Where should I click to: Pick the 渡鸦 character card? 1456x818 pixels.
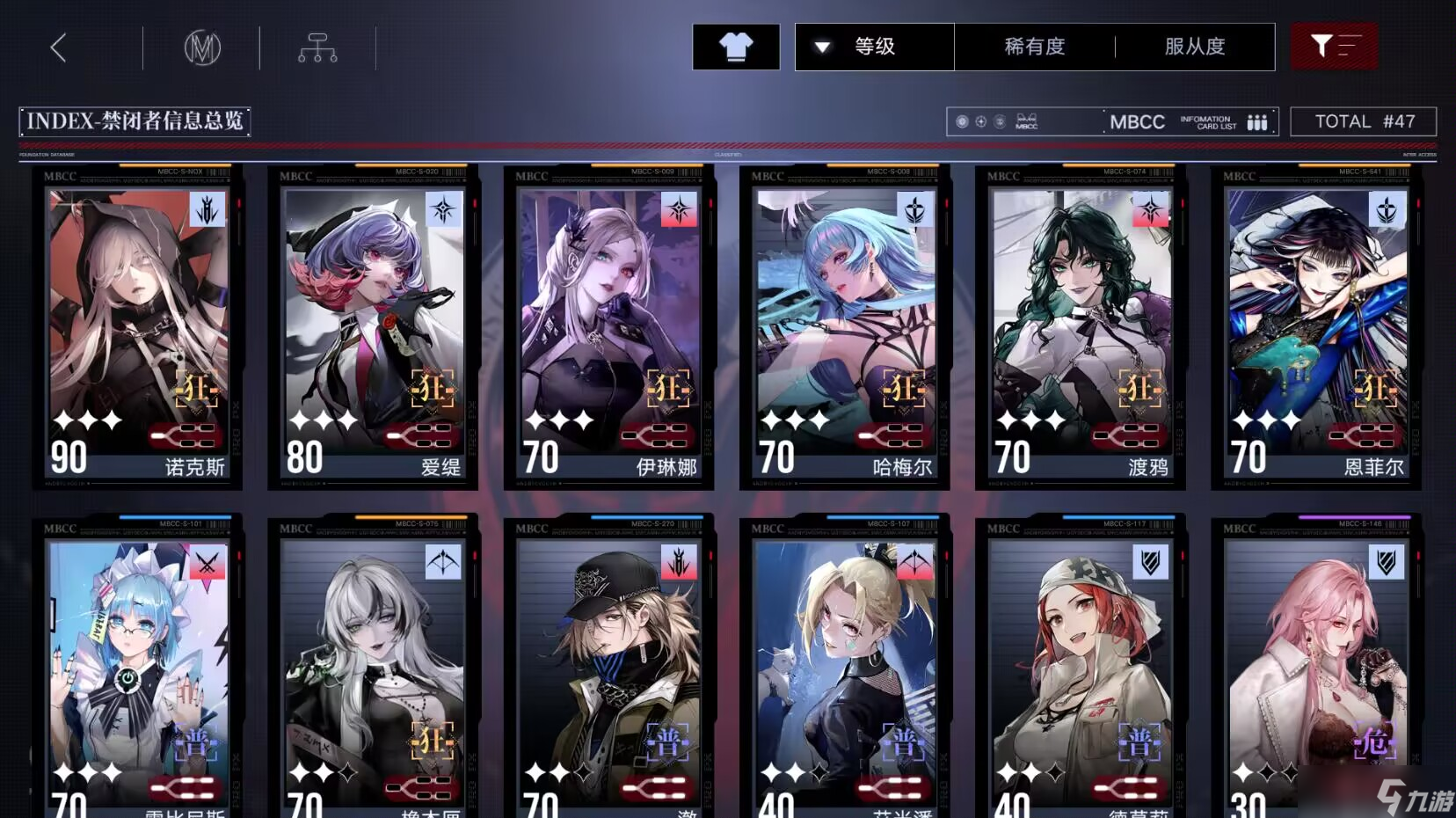pyautogui.click(x=1081, y=325)
